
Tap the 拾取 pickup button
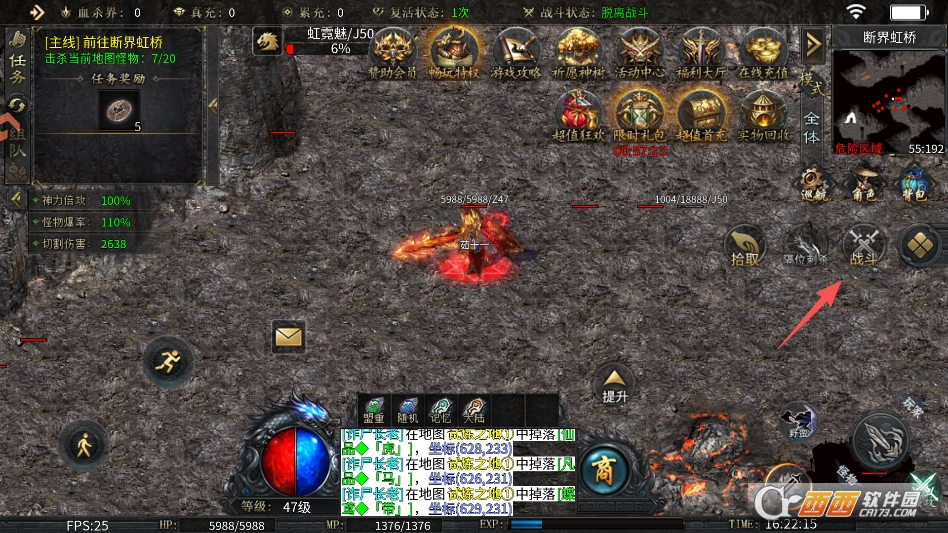point(744,246)
